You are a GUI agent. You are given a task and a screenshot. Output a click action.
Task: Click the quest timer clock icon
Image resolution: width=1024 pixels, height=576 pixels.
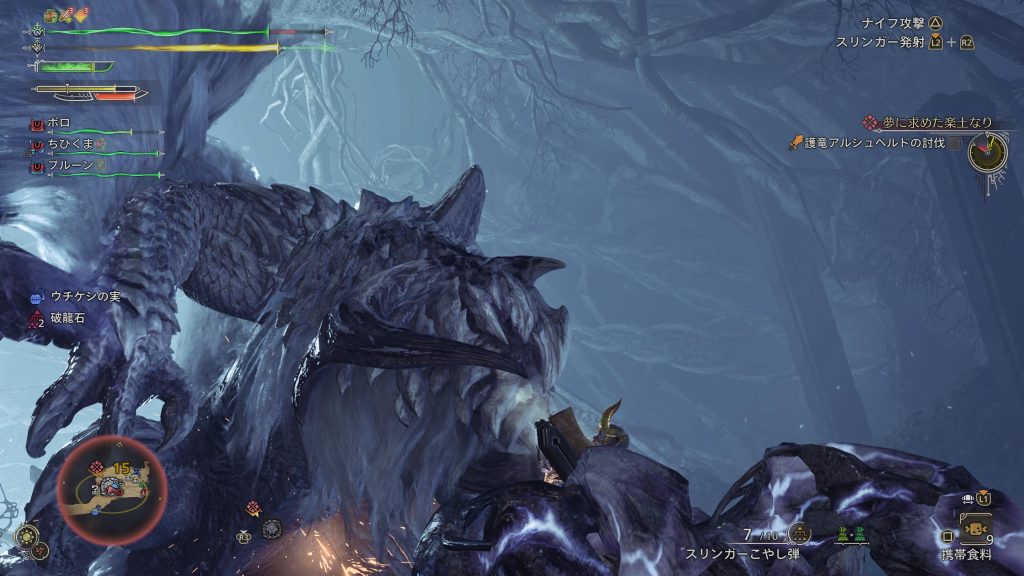coord(987,150)
